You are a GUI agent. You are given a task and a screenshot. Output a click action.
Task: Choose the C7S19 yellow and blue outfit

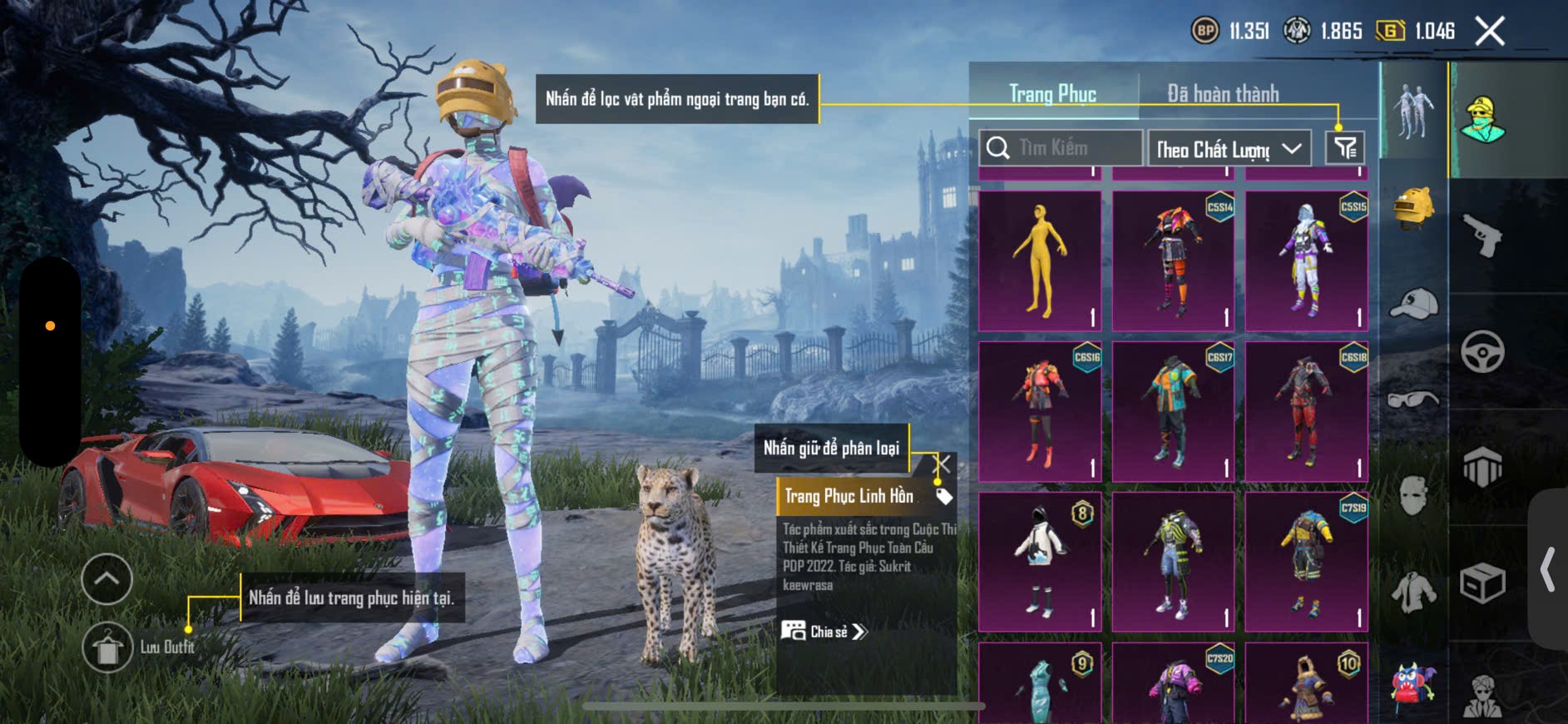click(1306, 562)
